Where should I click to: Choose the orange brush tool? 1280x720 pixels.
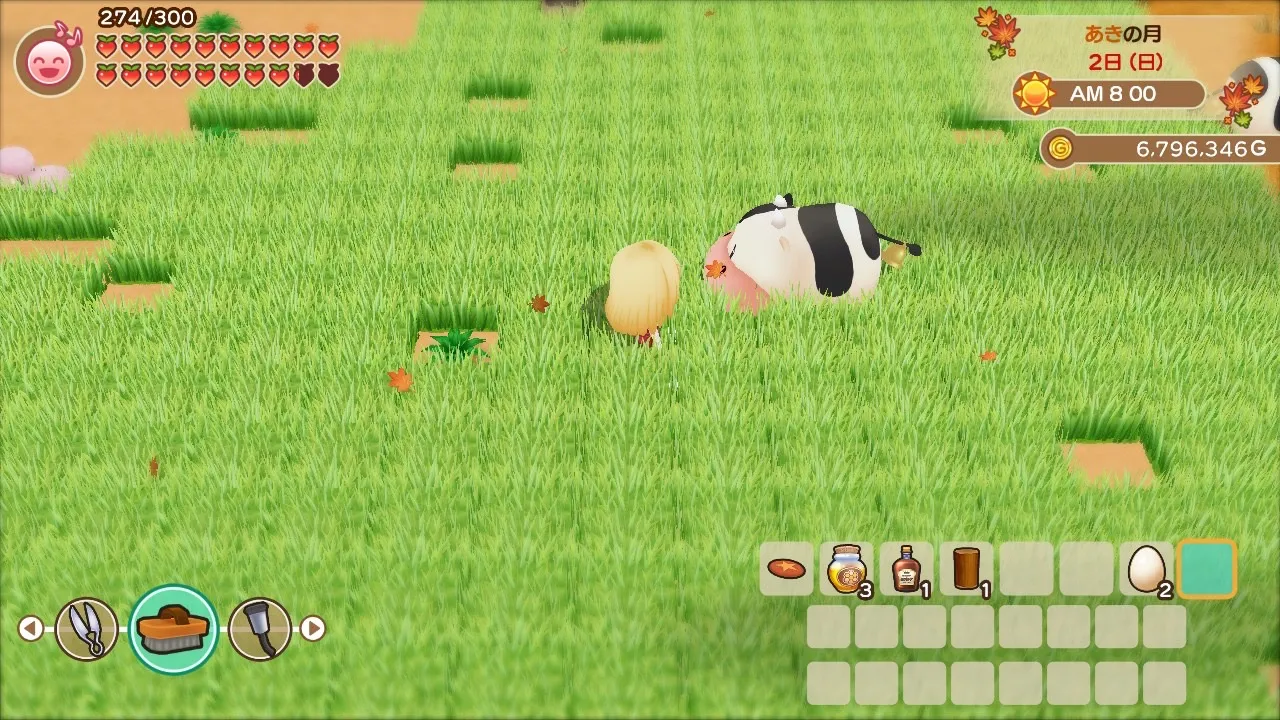click(x=174, y=629)
